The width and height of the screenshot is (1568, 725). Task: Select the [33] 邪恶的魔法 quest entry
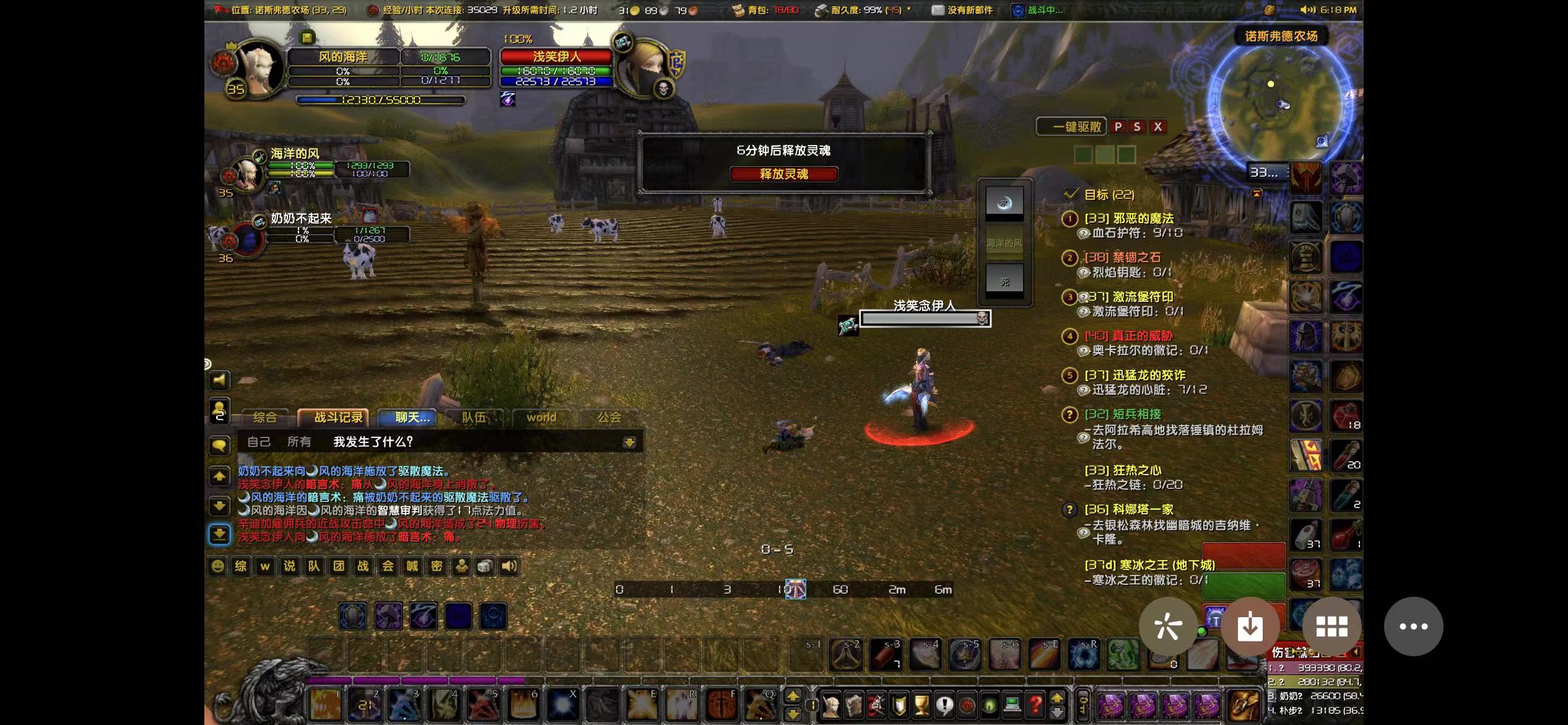point(1128,218)
